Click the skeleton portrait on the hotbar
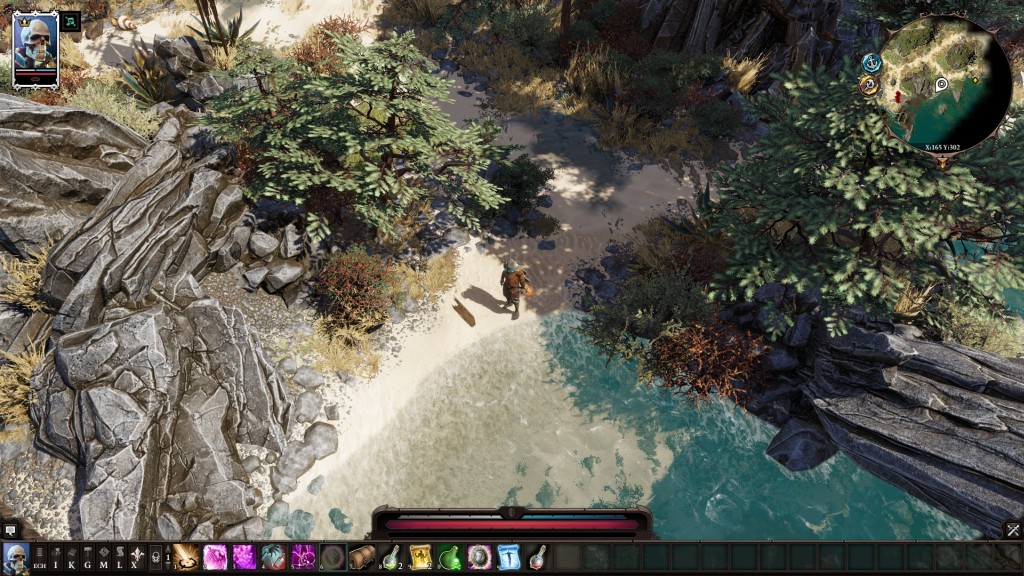1024x576 pixels. tap(15, 557)
